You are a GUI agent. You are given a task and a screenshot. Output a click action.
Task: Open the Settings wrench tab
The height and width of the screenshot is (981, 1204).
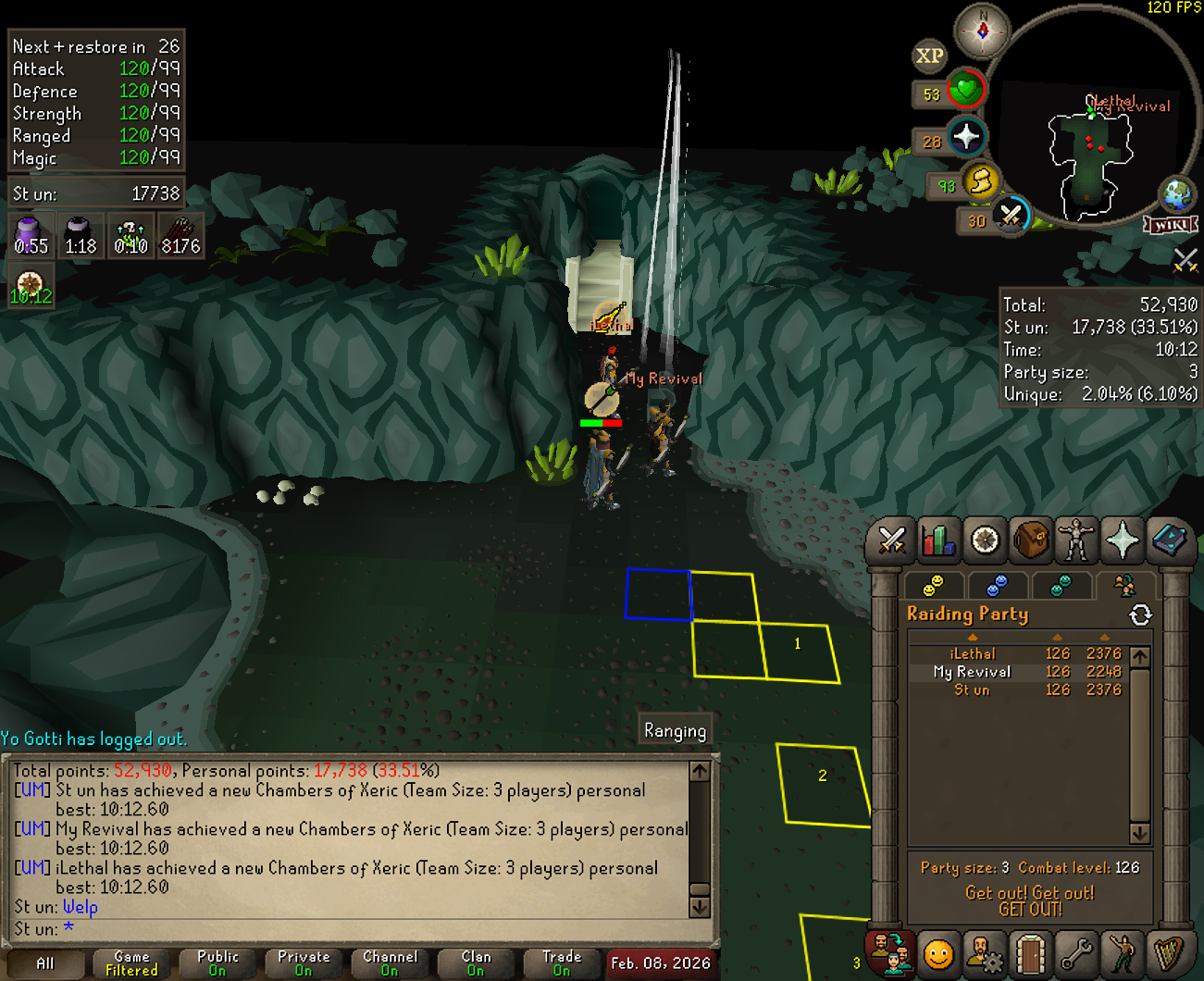tap(1076, 953)
